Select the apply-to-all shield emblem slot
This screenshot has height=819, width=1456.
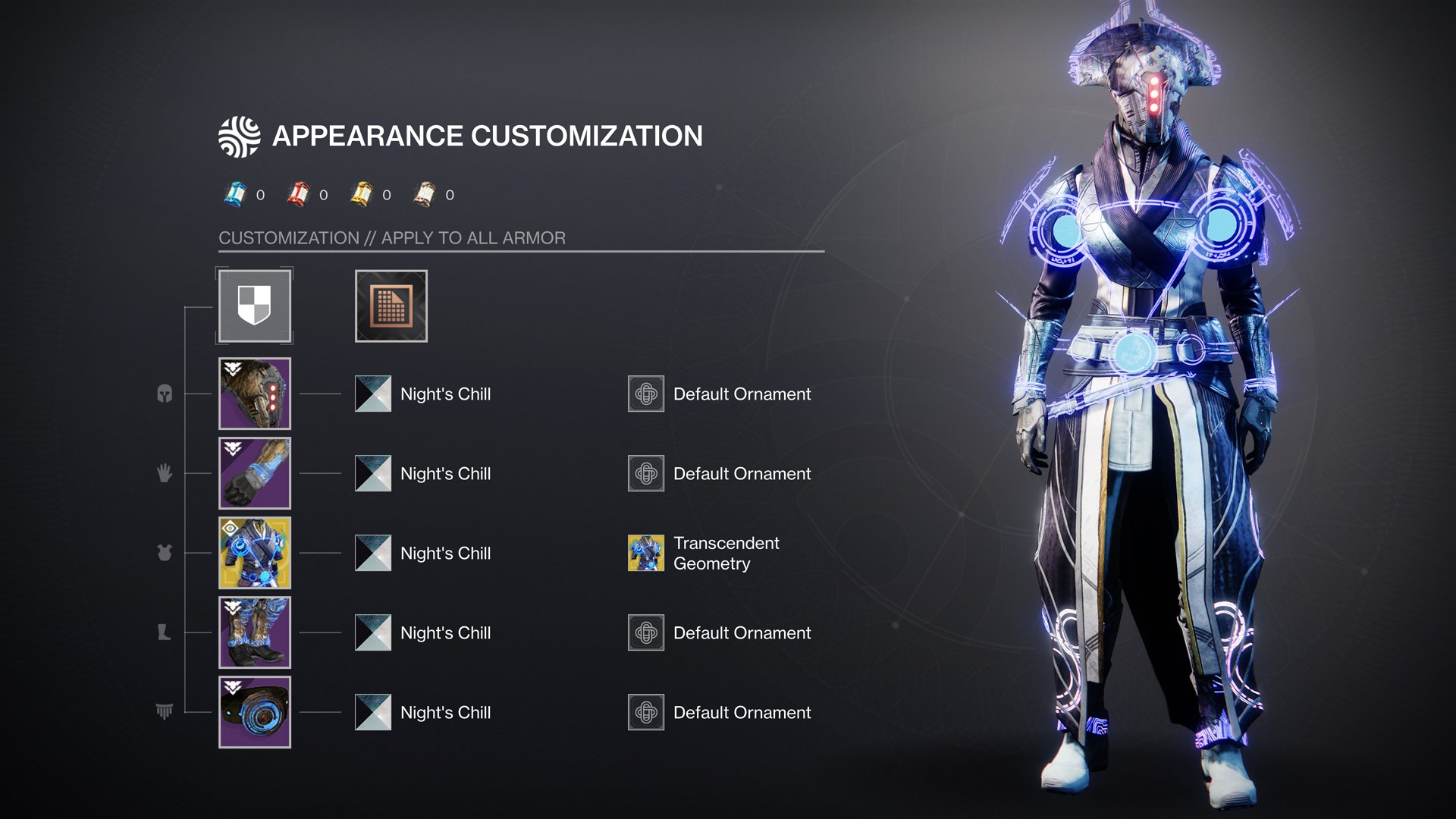click(x=254, y=306)
